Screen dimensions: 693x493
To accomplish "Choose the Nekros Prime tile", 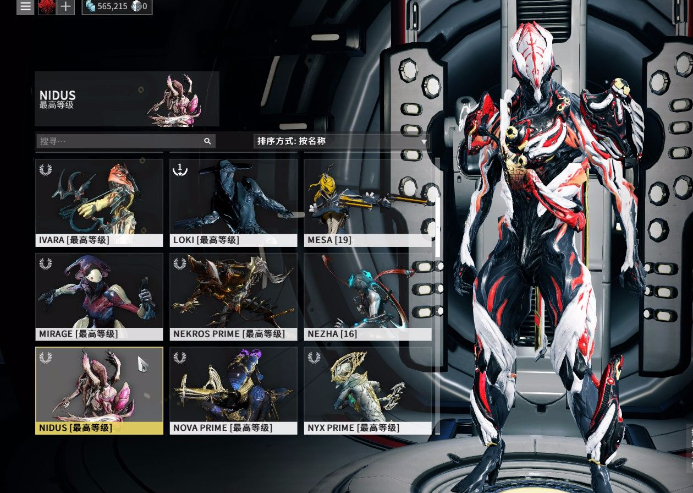I will (233, 295).
